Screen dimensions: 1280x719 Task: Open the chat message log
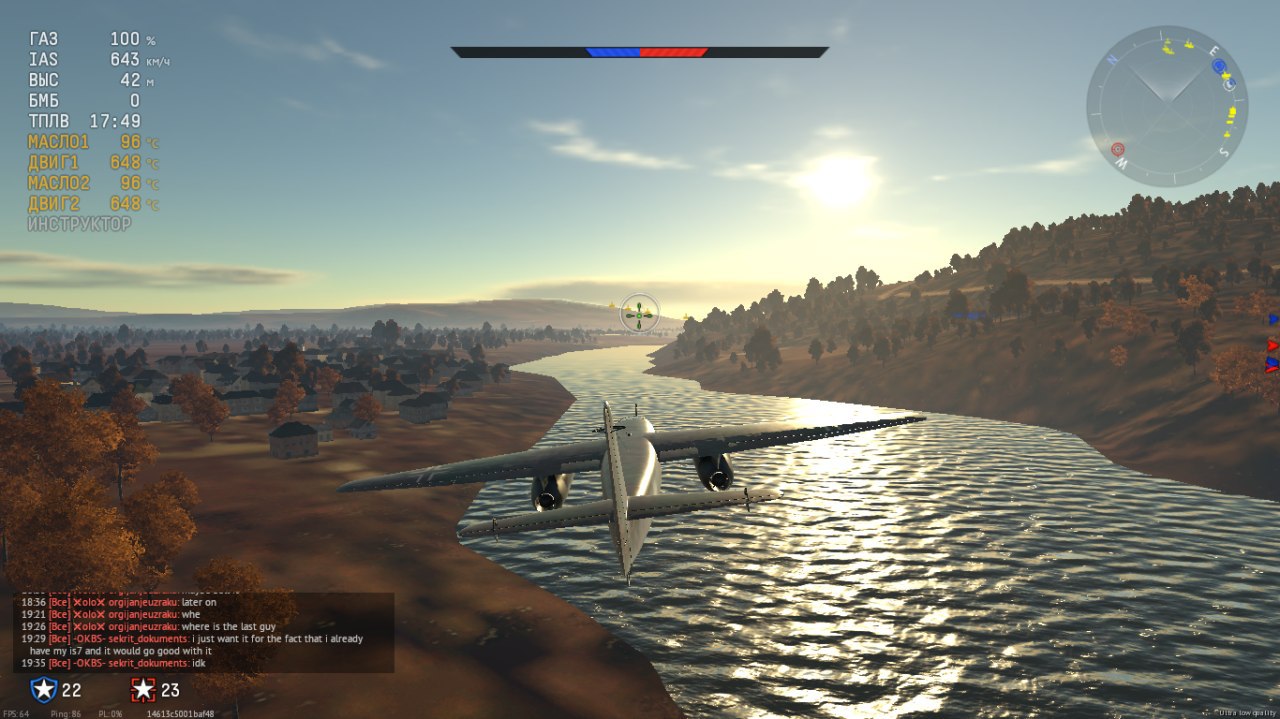coord(203,632)
